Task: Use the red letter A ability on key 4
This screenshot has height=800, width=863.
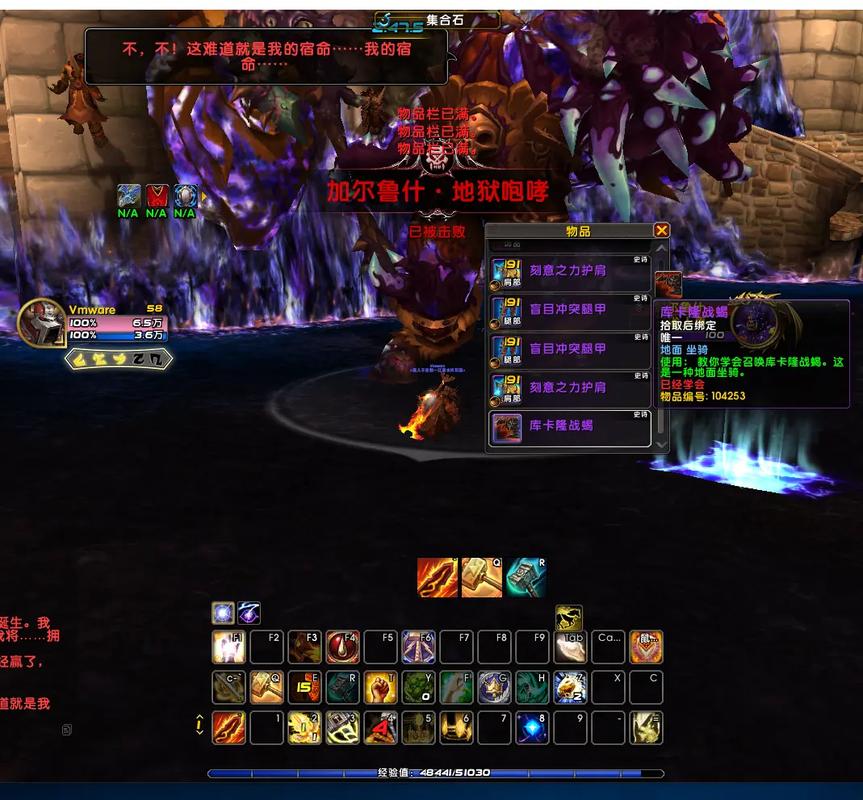Action: 381,727
